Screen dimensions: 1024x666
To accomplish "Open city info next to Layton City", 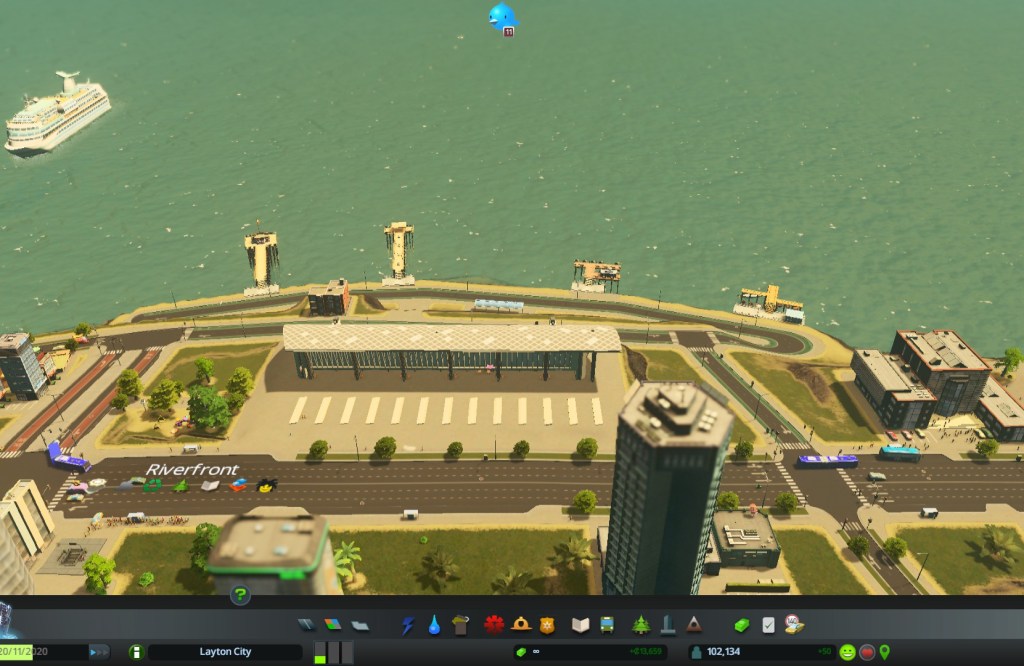I will 136,652.
